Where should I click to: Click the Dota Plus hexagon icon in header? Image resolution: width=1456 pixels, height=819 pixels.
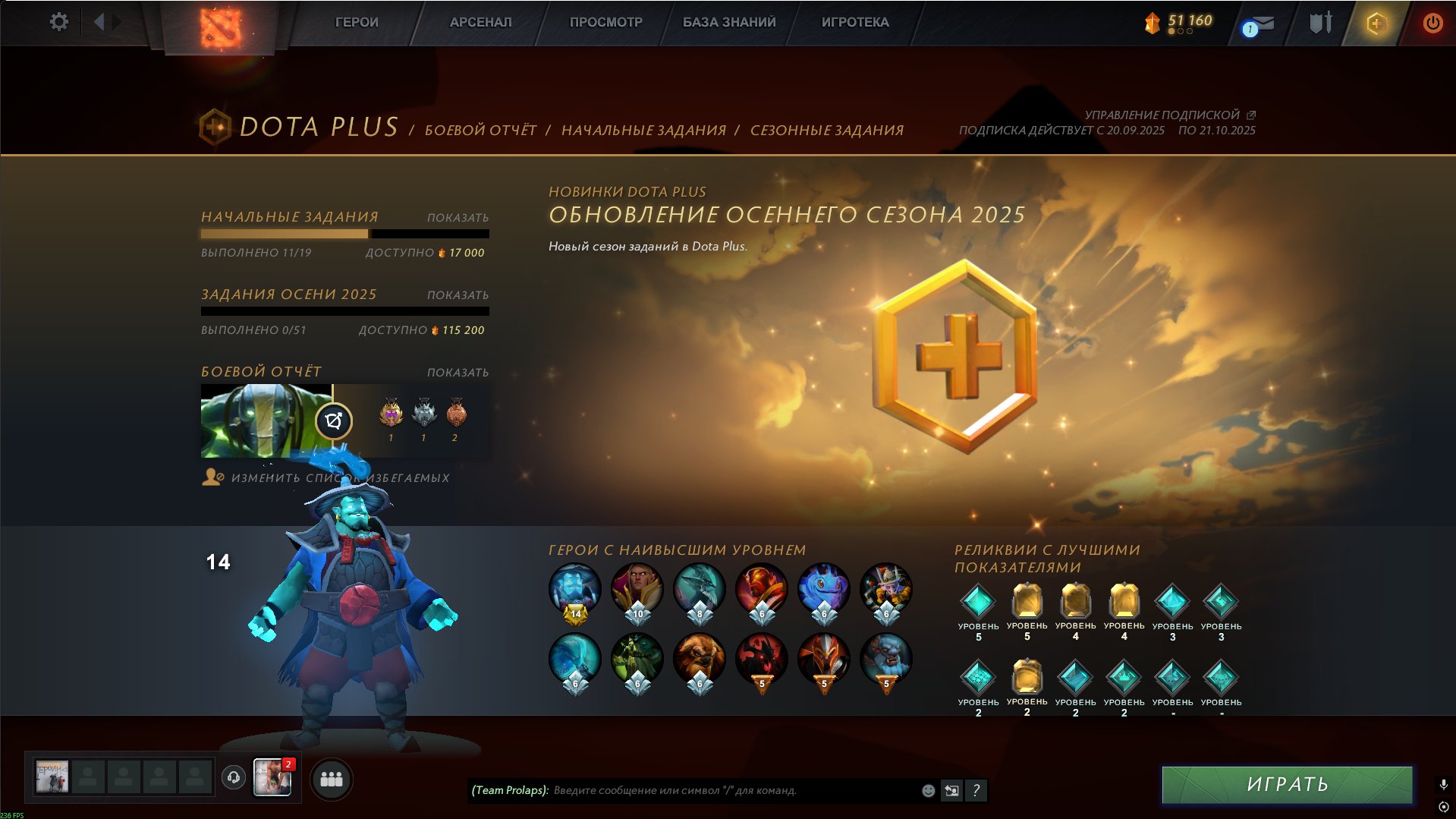click(1377, 22)
